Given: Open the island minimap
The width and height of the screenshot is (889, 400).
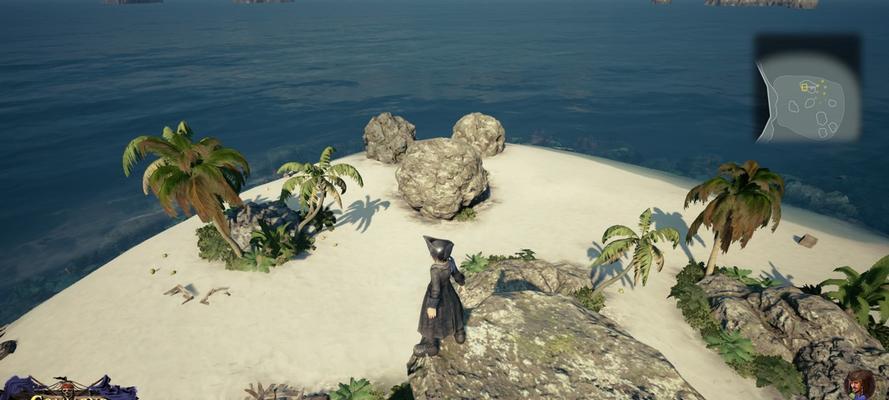Looking at the screenshot, I should tap(808, 92).
